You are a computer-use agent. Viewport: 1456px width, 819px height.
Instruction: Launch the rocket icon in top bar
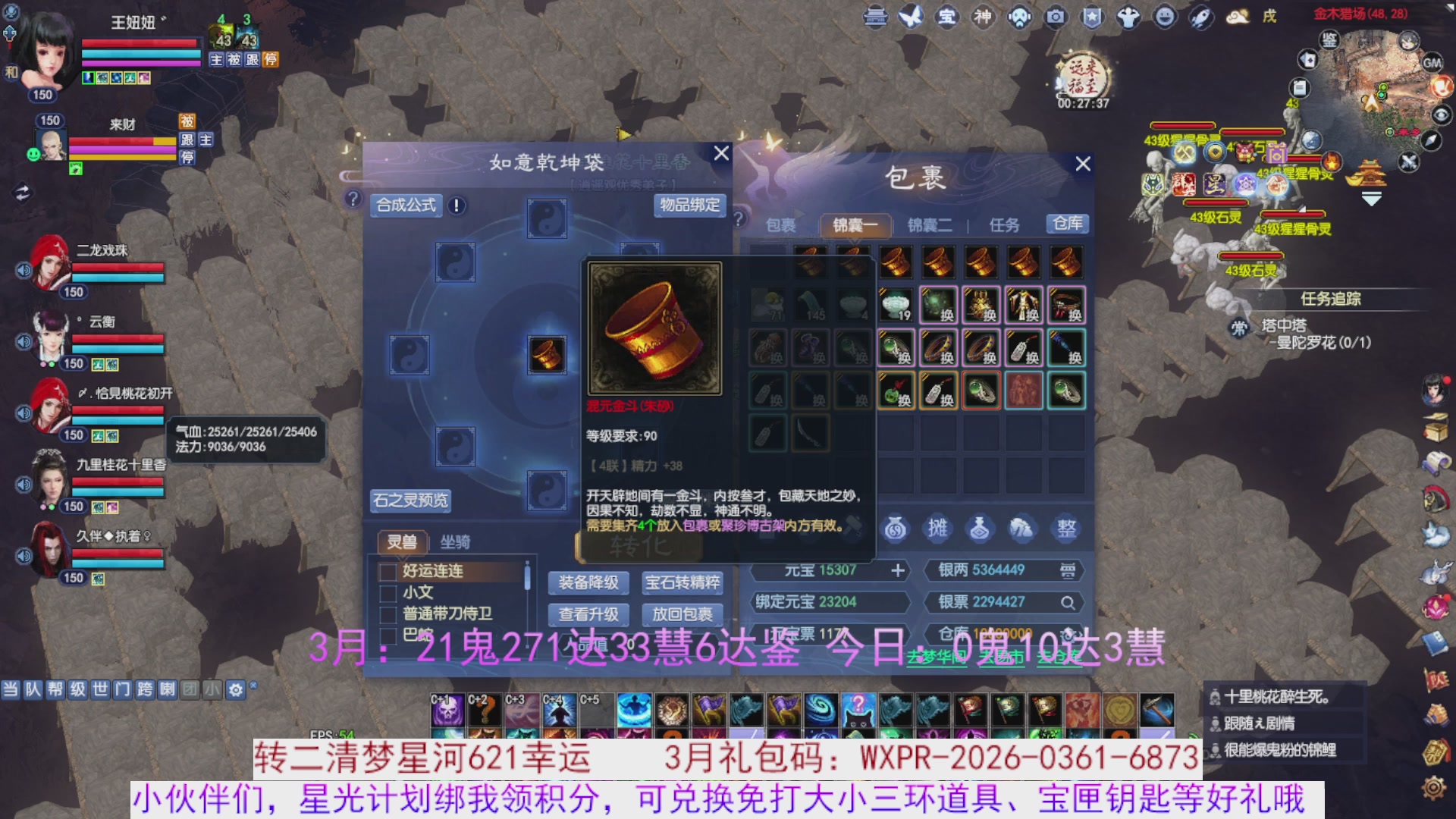tap(1200, 17)
